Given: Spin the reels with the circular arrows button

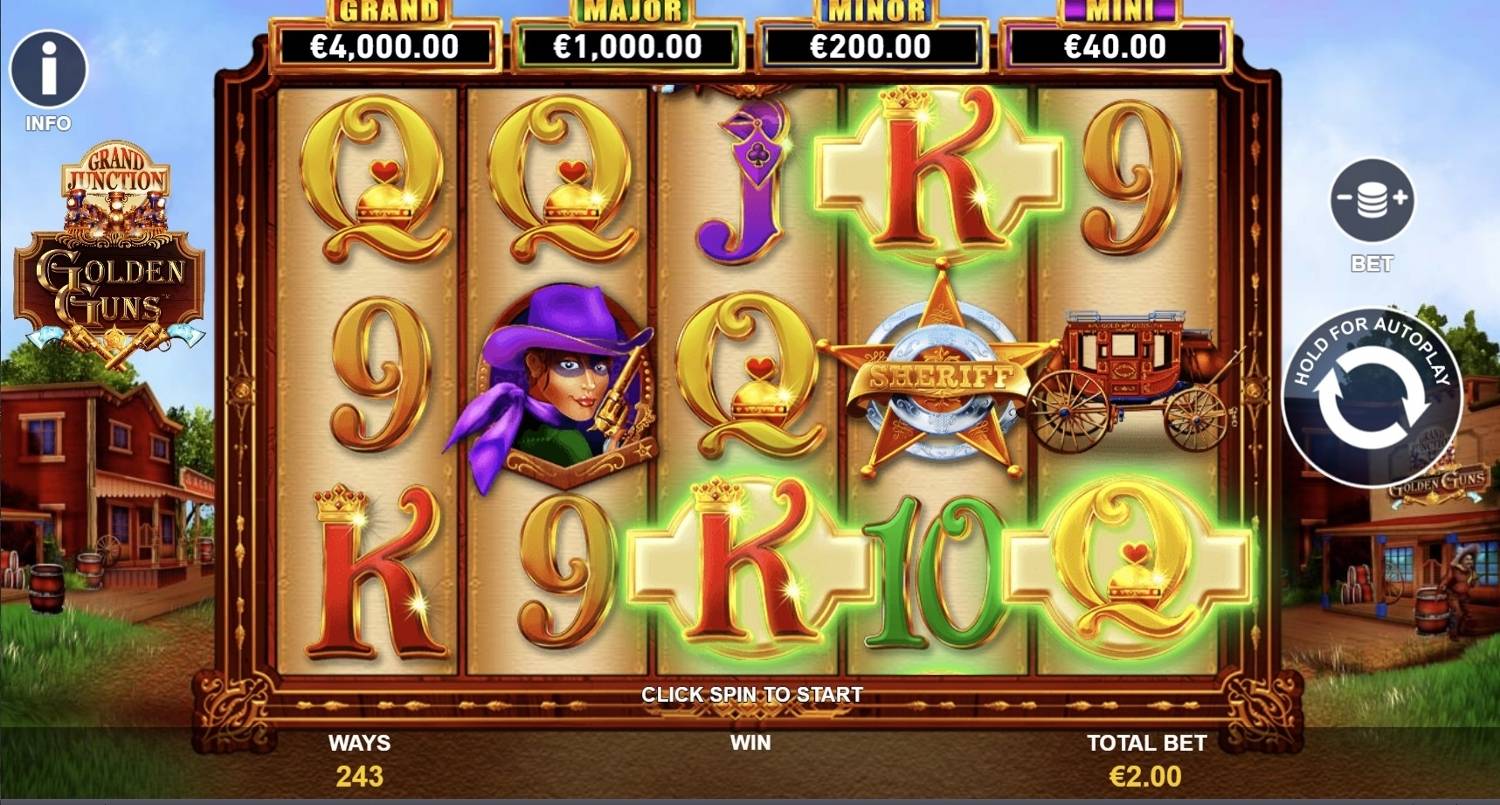Looking at the screenshot, I should click(x=1371, y=398).
